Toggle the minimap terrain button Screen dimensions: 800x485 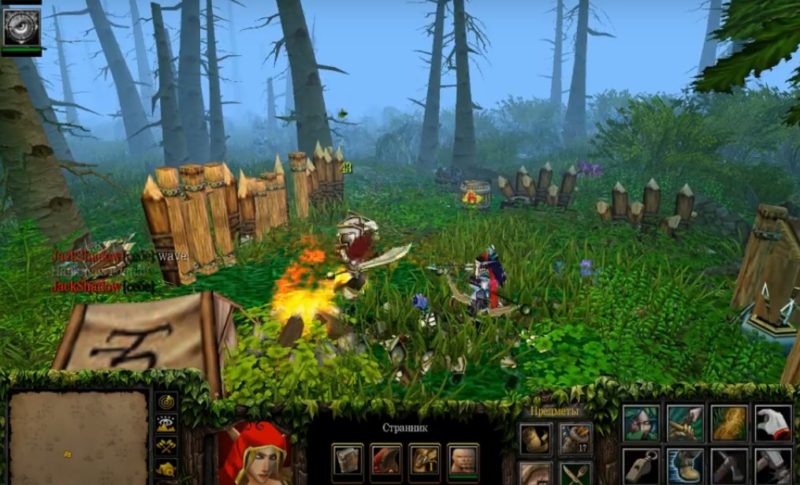click(x=166, y=423)
